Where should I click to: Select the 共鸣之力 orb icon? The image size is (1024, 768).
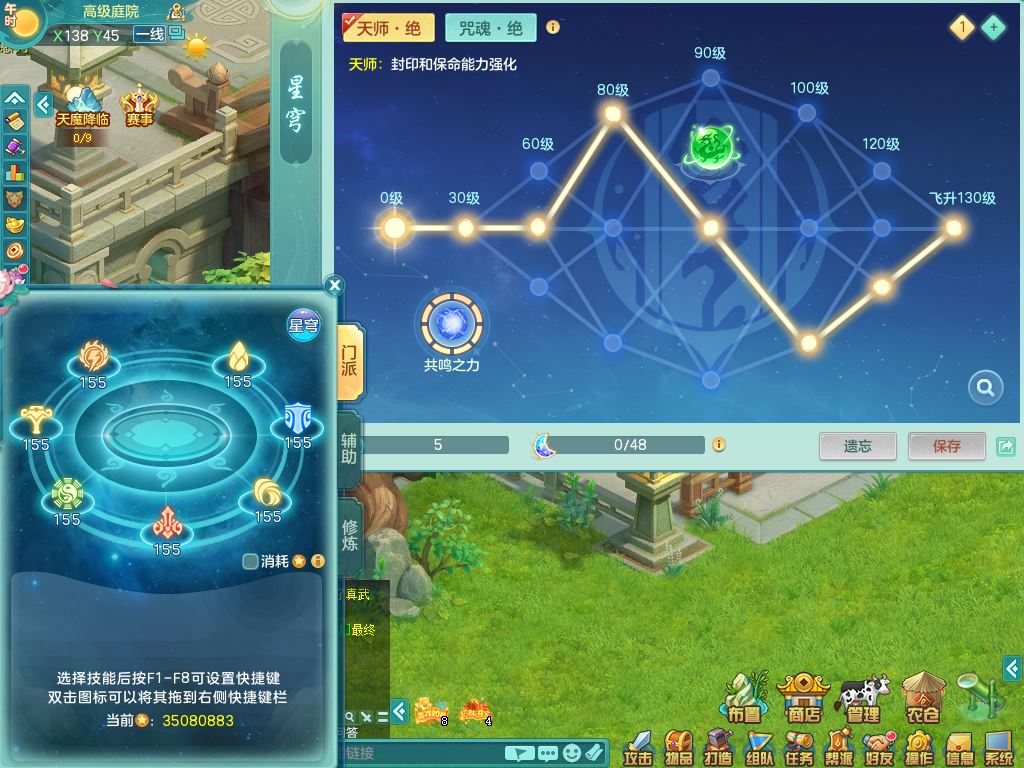click(x=452, y=323)
